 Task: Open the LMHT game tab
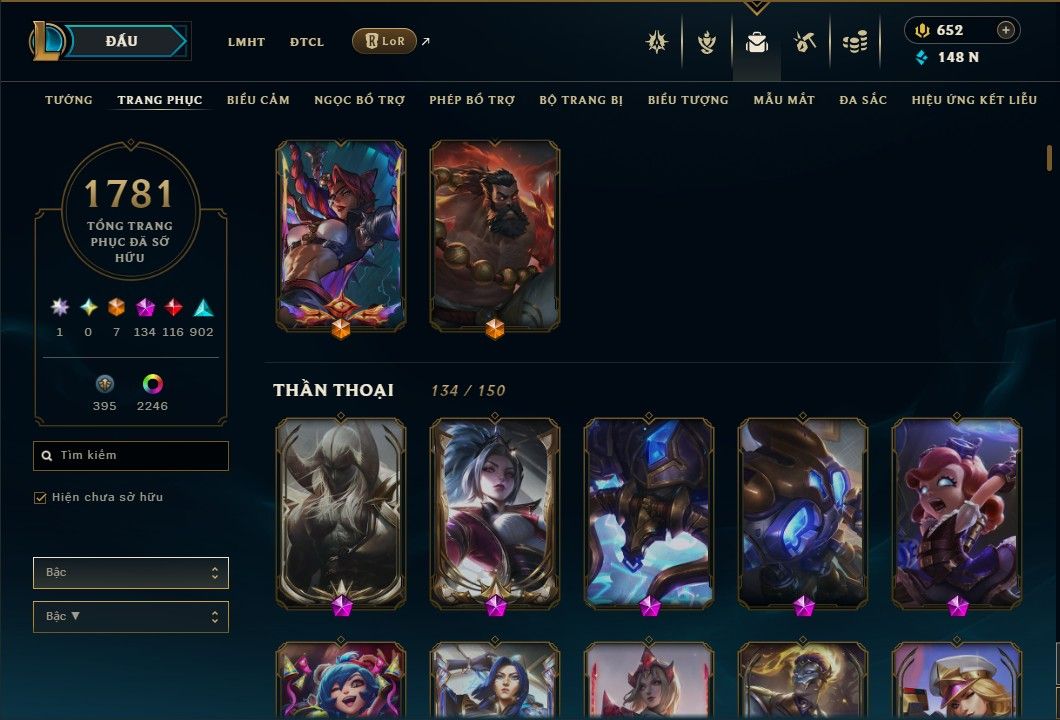click(x=246, y=42)
